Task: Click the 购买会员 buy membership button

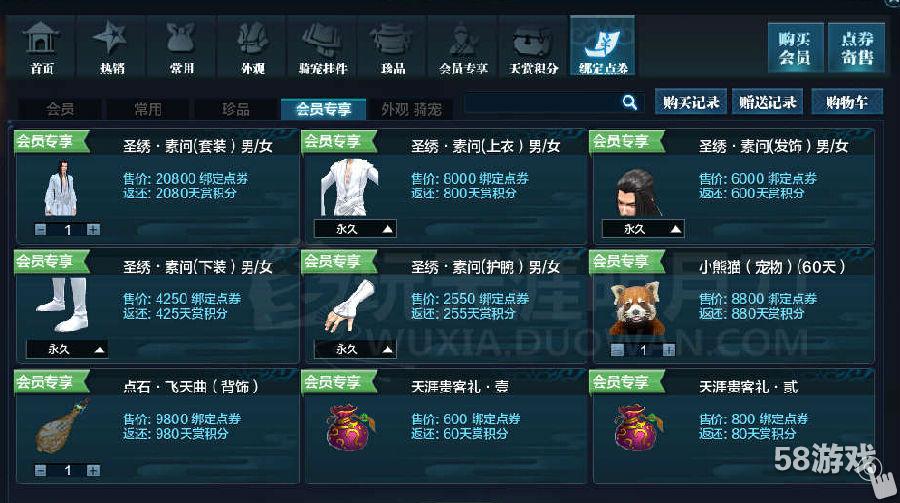Action: click(795, 47)
